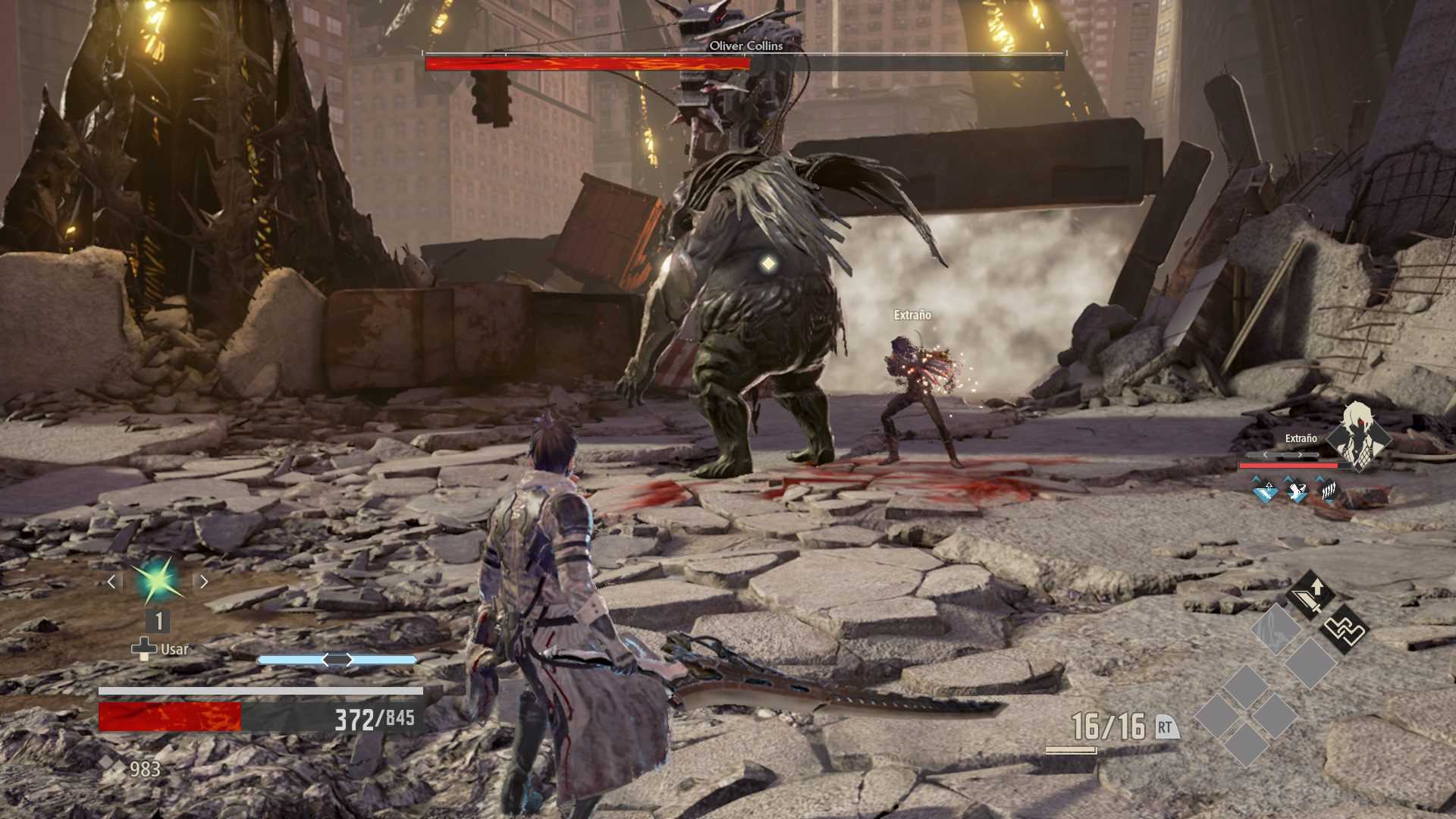Activate the interlocking chain links gift
This screenshot has height=819, width=1456.
click(x=1343, y=629)
